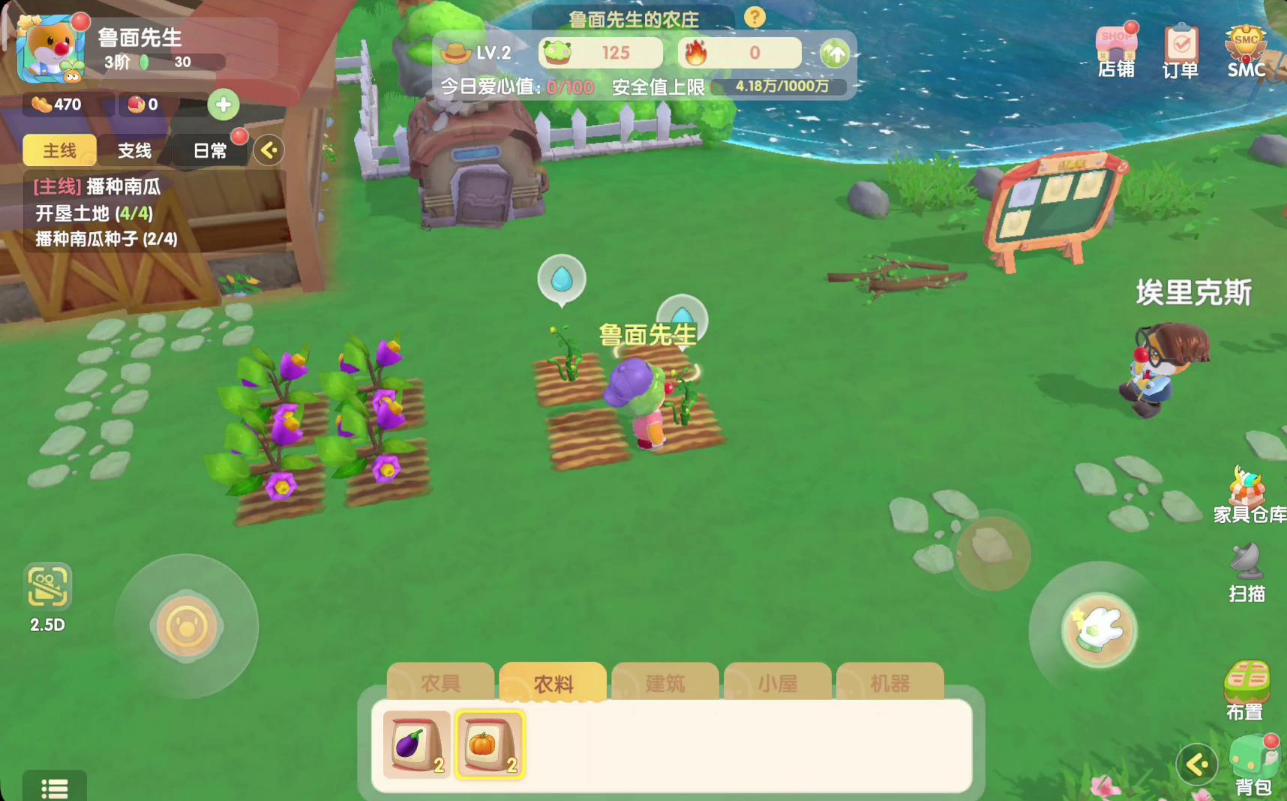Open the 家具仓库 furniture warehouse
This screenshot has width=1287, height=801.
pyautogui.click(x=1249, y=495)
